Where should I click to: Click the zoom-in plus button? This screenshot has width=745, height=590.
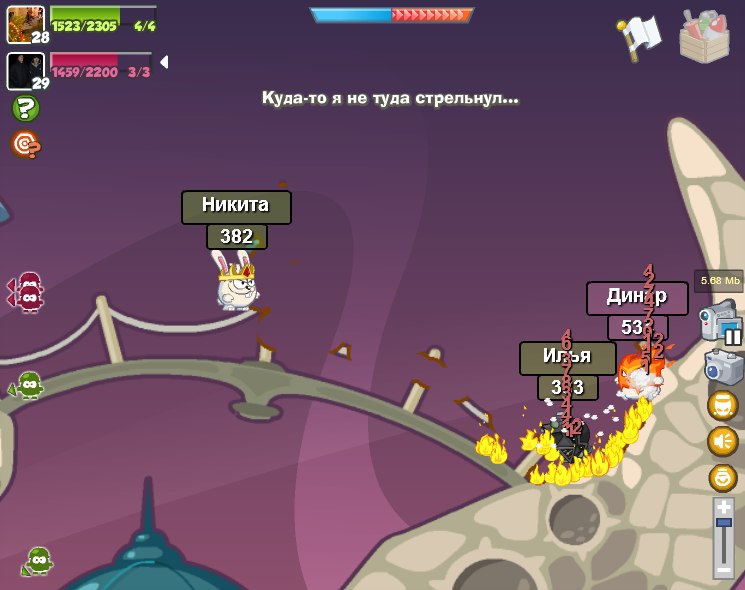point(724,507)
